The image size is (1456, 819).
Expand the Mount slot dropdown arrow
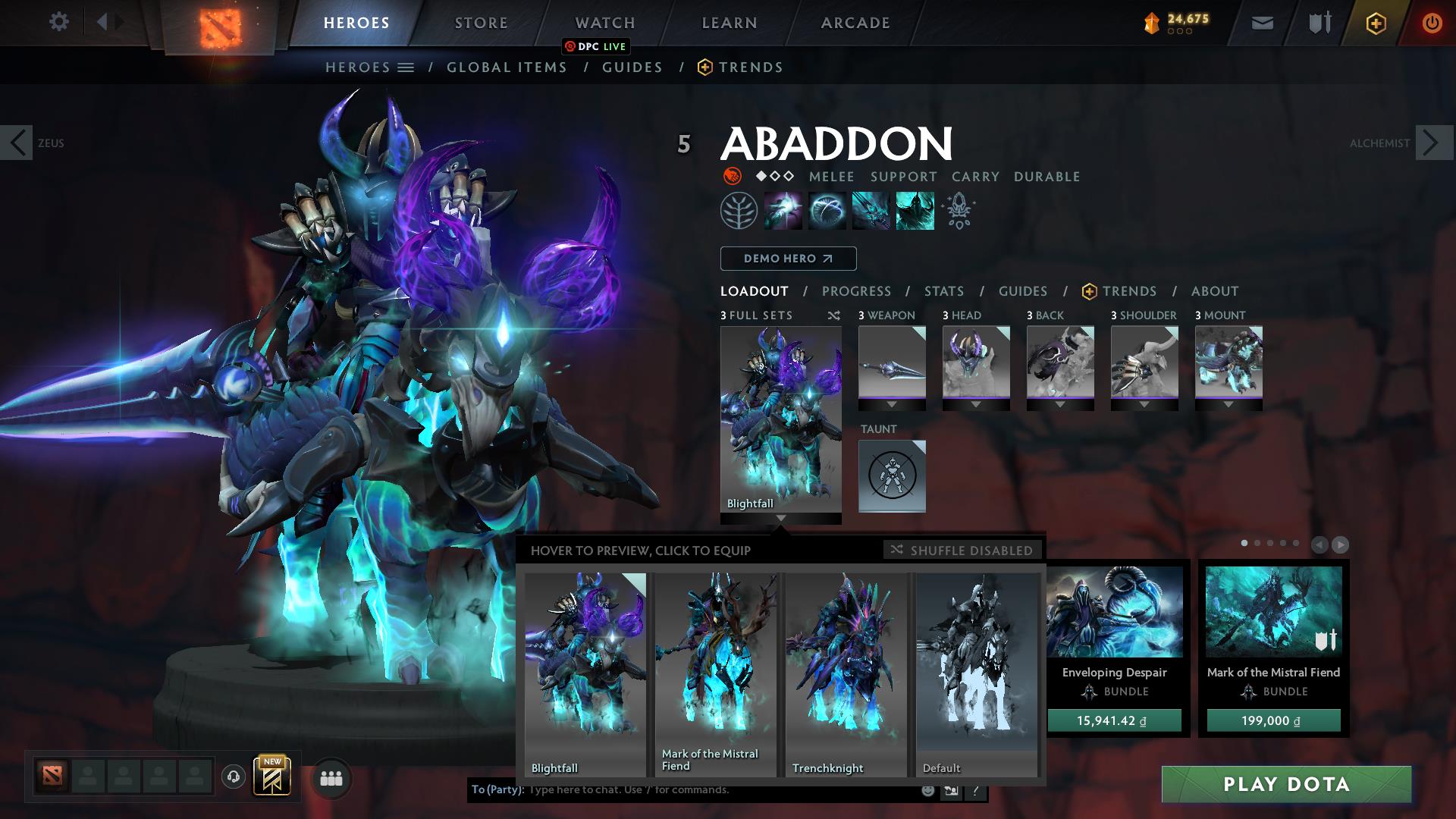[x=1228, y=405]
